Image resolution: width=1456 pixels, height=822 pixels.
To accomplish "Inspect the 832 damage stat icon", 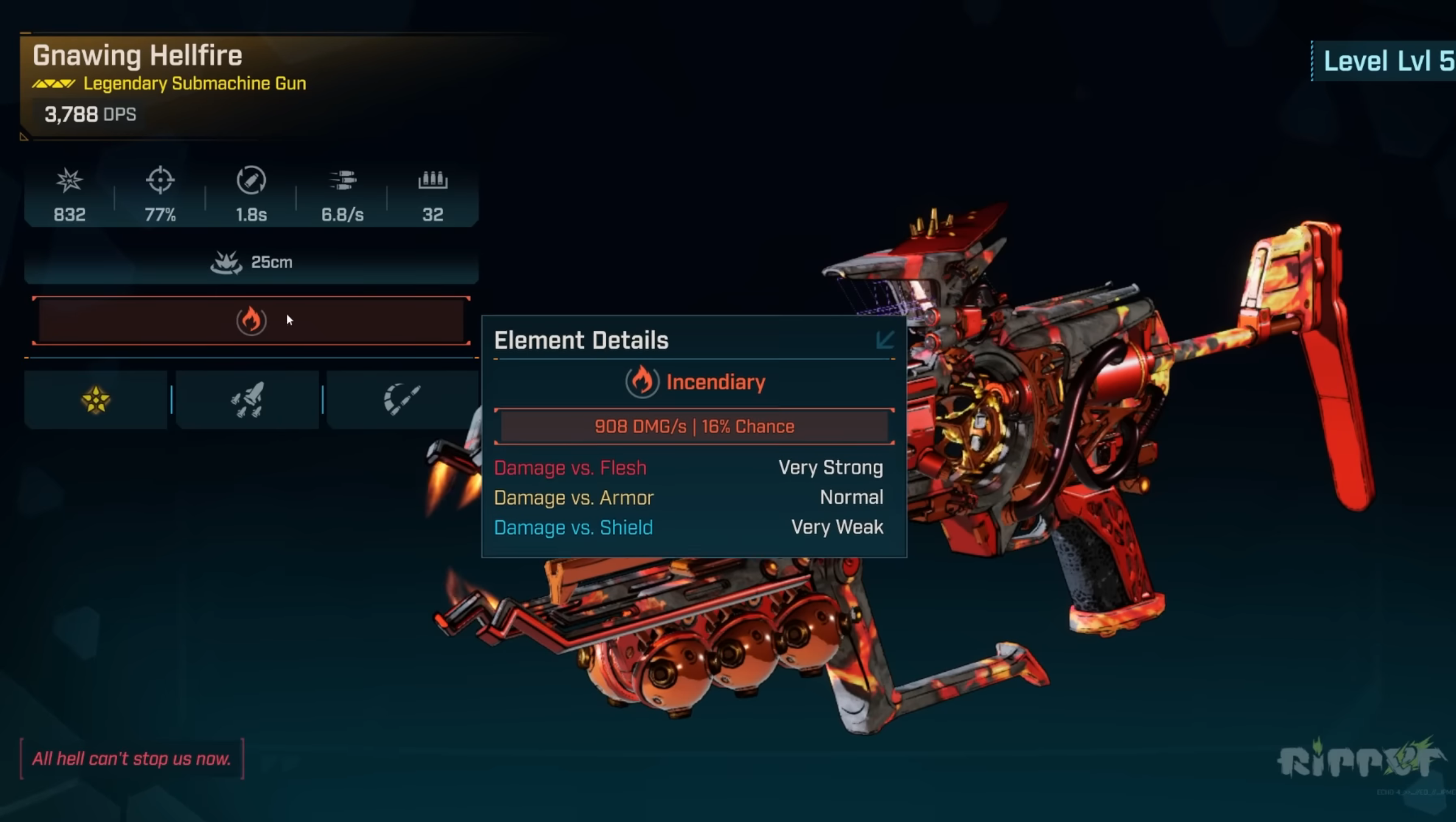I will [x=69, y=181].
